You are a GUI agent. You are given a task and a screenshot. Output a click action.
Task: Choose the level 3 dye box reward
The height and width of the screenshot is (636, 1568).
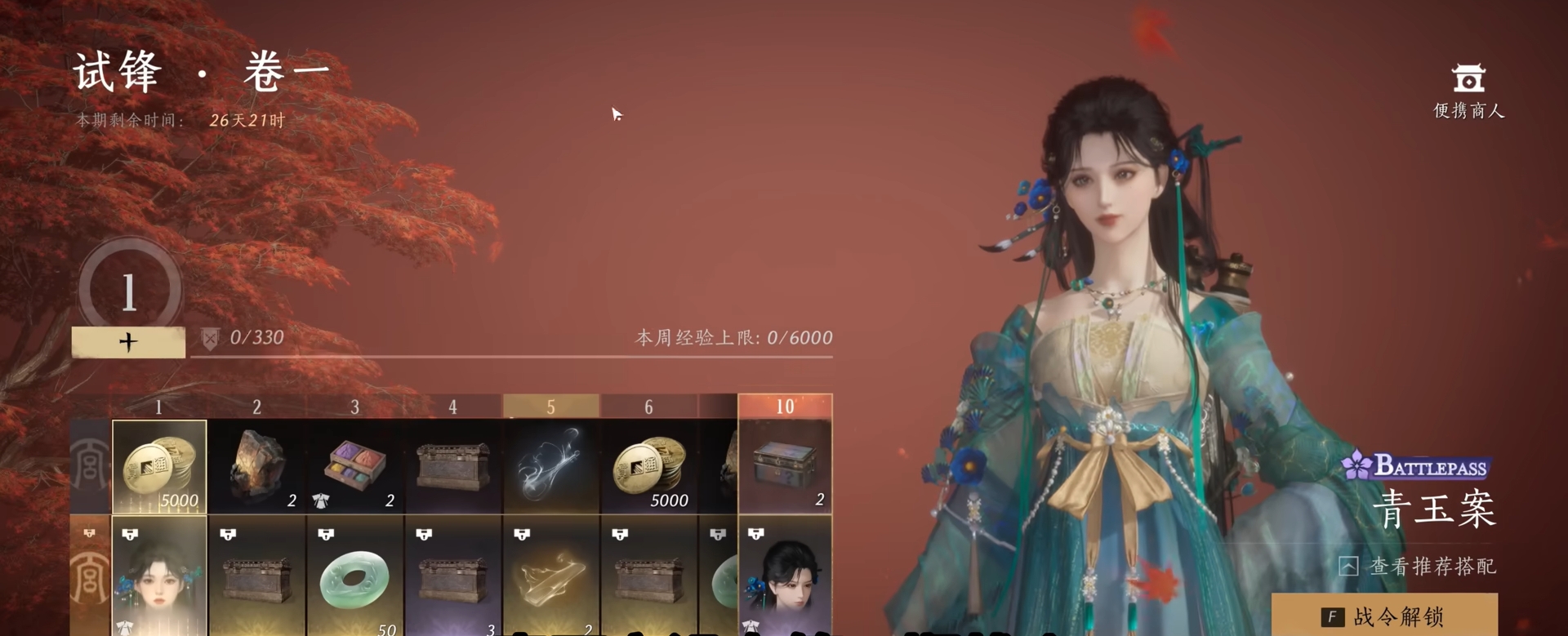click(354, 467)
